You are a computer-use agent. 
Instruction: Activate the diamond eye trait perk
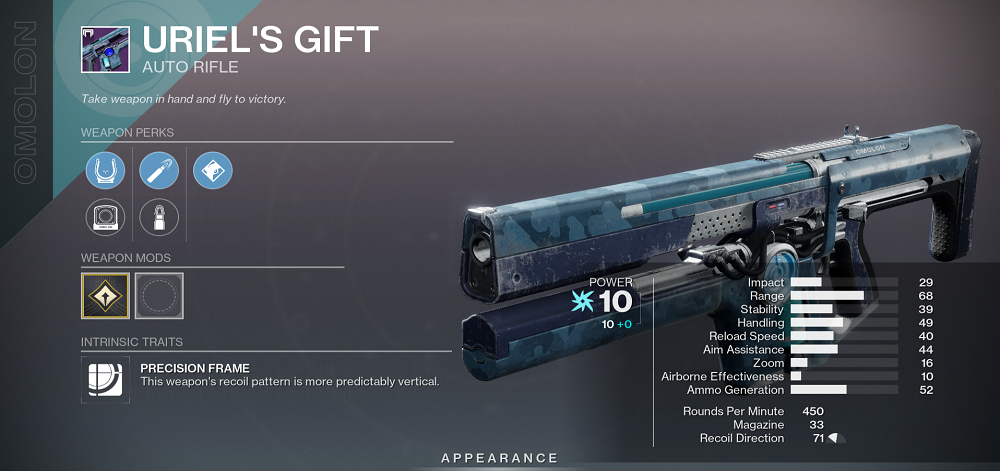[213, 171]
